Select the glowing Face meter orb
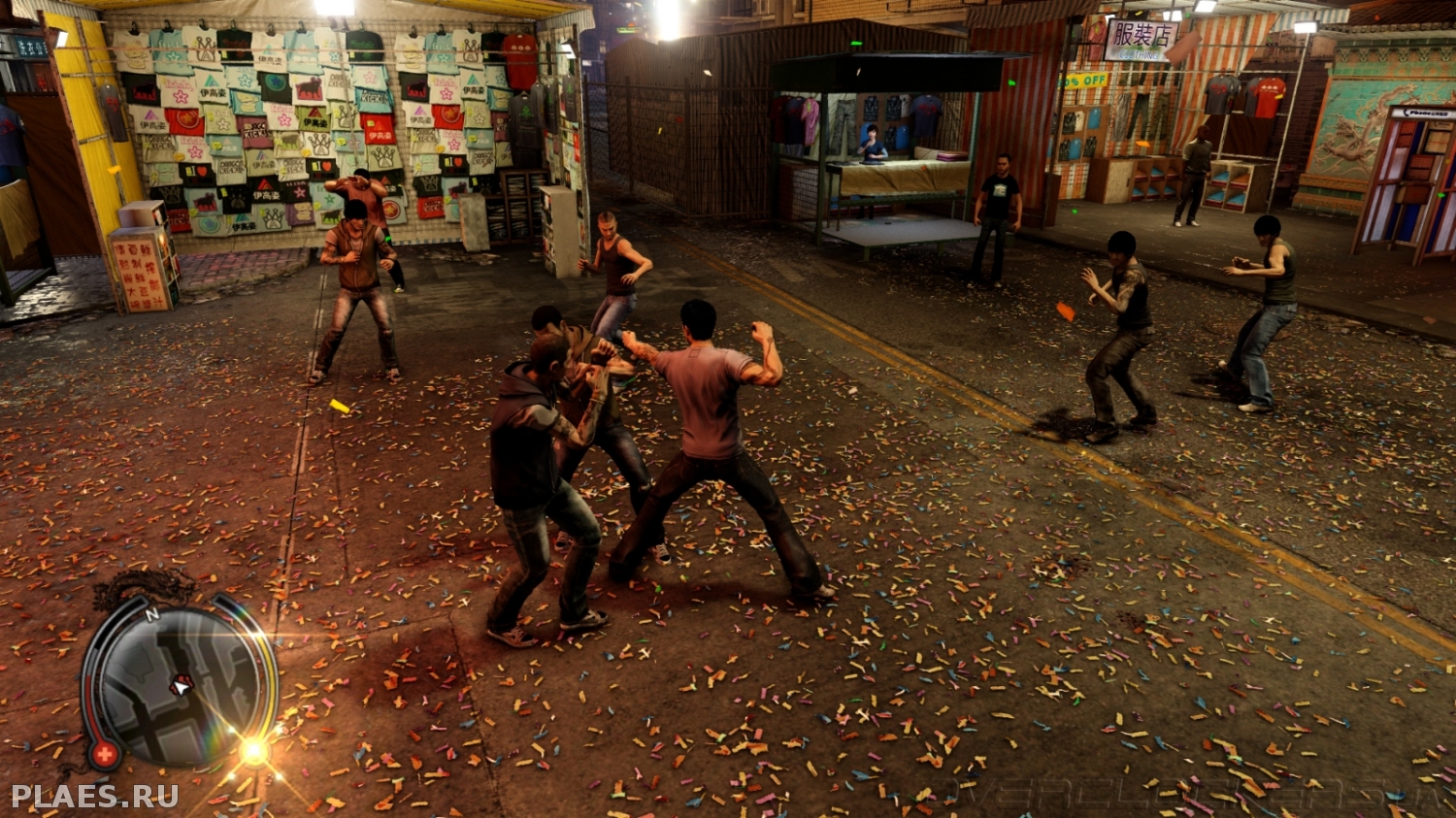 click(x=254, y=750)
